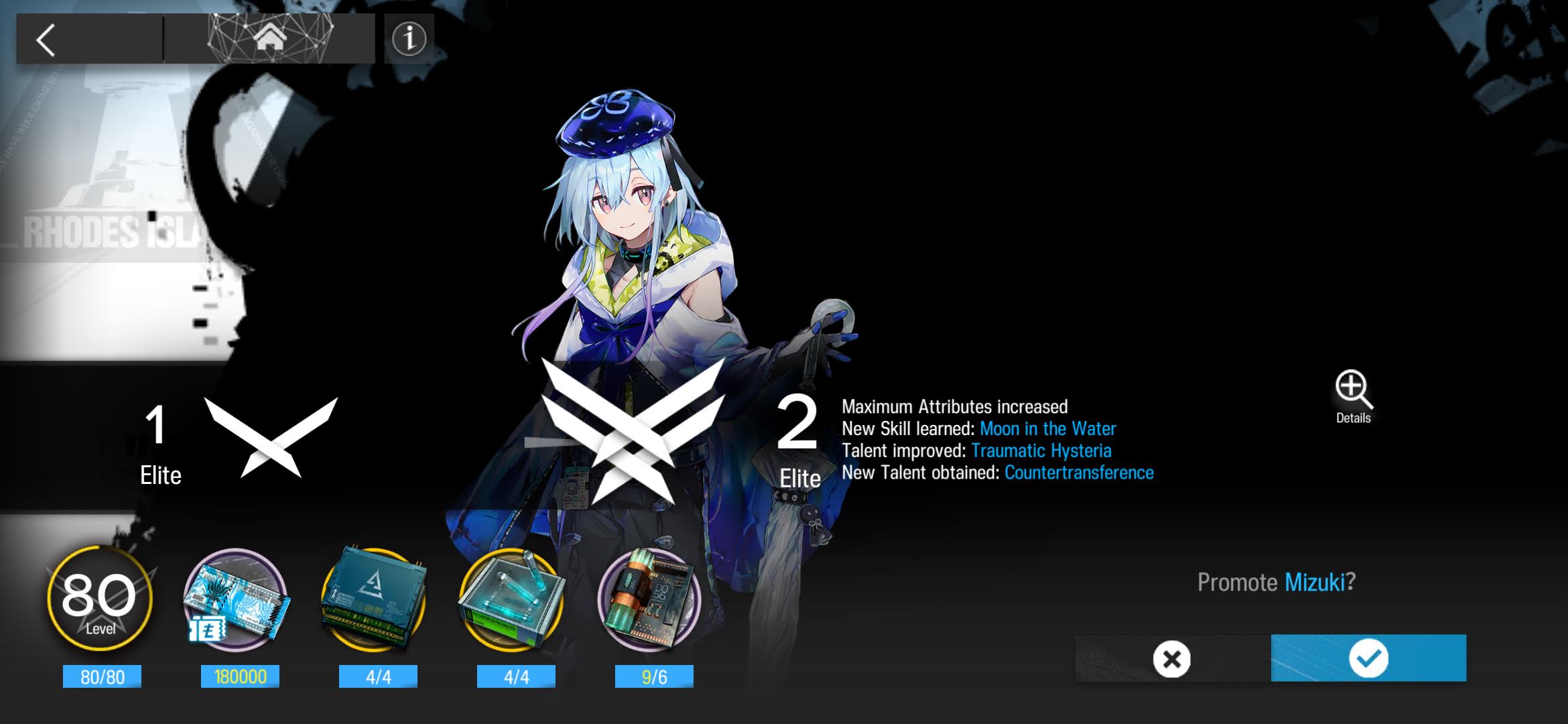The height and width of the screenshot is (724, 1568).
Task: Tap the Countertransference talent link
Action: click(1079, 473)
